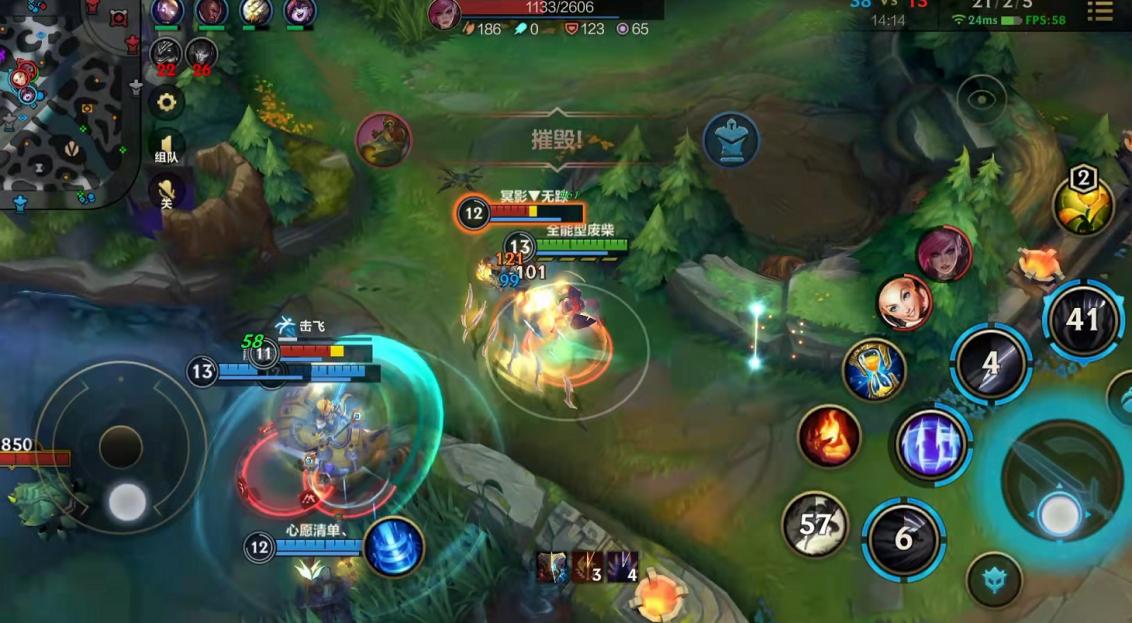This screenshot has height=623, width=1132.
Task: Cast the Ignite flame summoner spell
Action: 829,436
